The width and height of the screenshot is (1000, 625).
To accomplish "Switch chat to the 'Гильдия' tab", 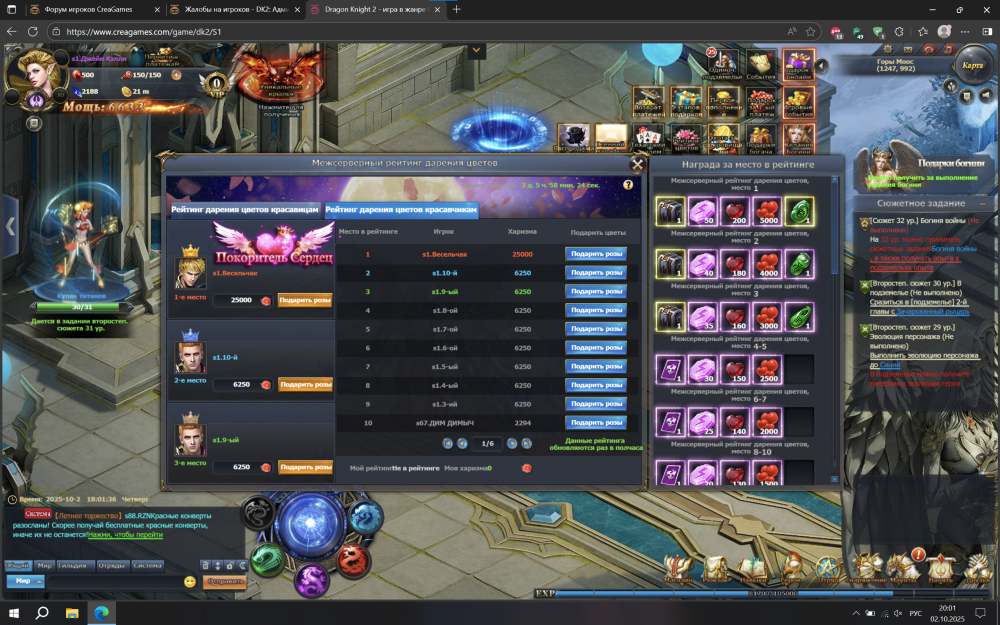I will click(x=73, y=565).
